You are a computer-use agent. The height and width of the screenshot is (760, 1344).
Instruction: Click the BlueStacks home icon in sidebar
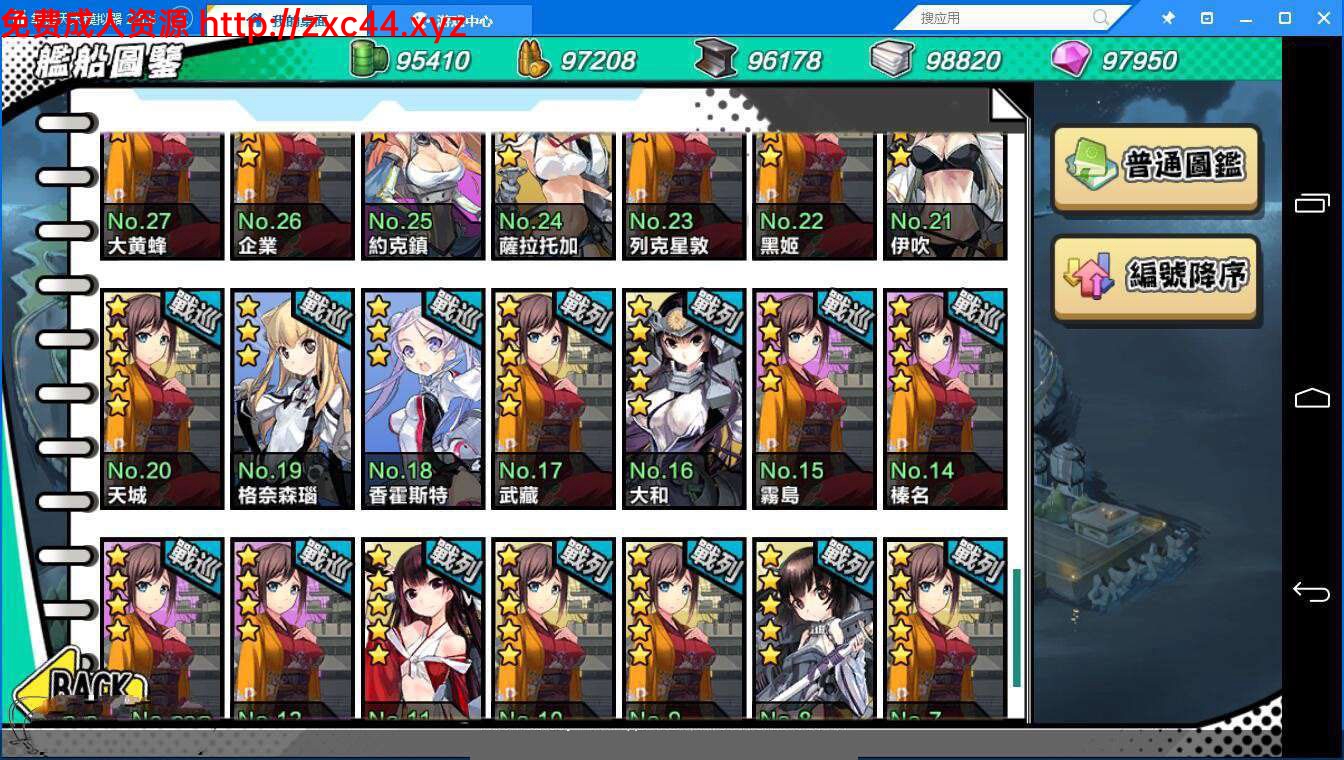1311,398
